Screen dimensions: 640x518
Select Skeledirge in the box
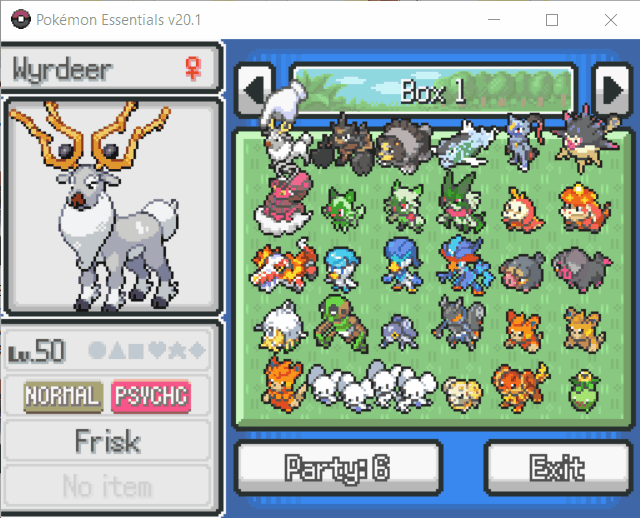(285, 264)
